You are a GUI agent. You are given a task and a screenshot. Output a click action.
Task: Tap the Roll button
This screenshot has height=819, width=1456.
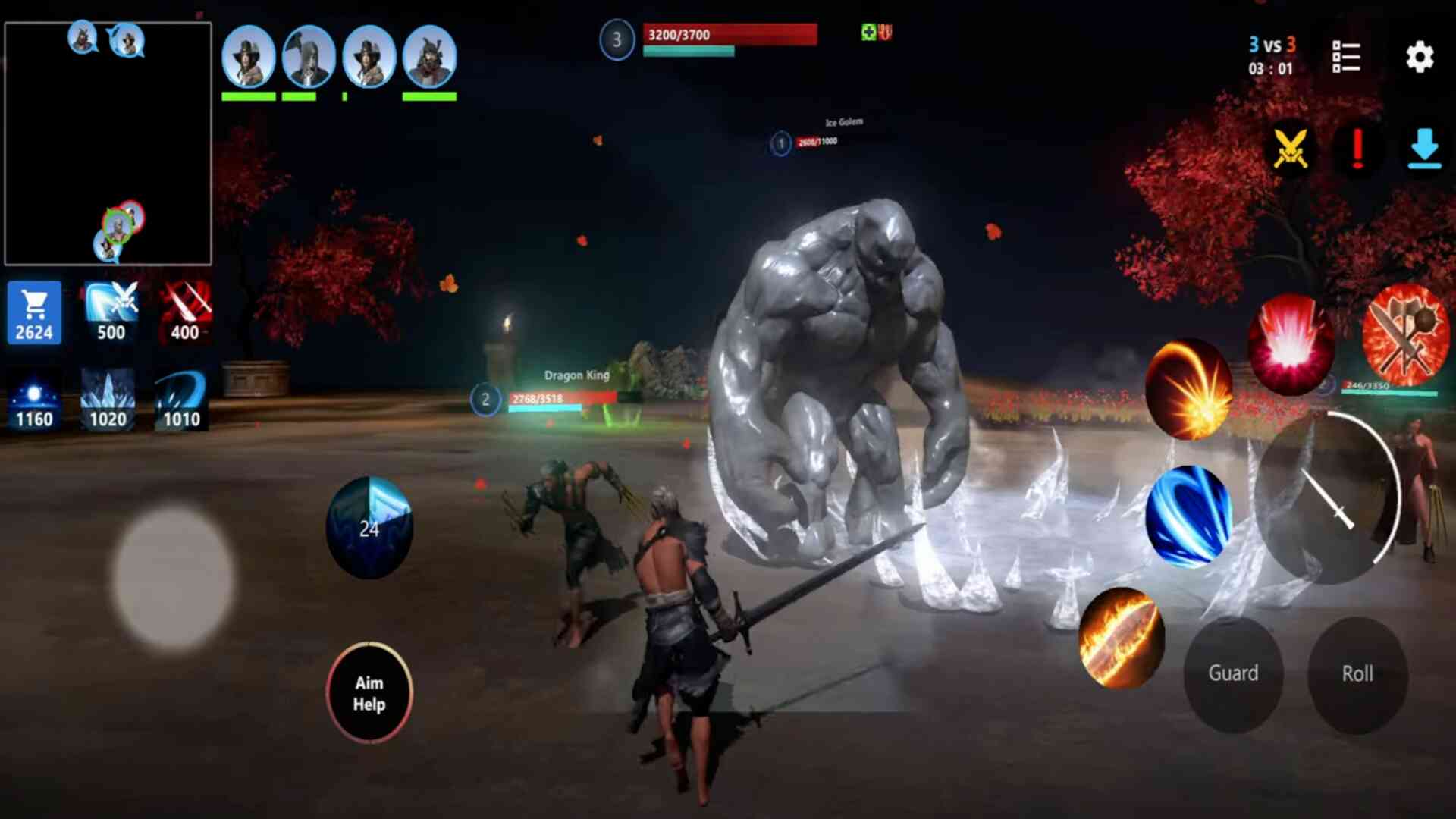click(x=1357, y=674)
